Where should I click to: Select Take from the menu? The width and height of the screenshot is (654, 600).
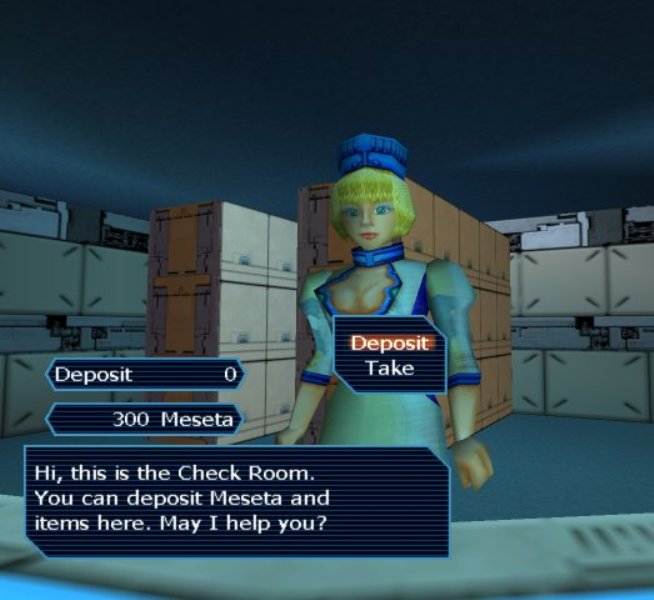pos(389,368)
